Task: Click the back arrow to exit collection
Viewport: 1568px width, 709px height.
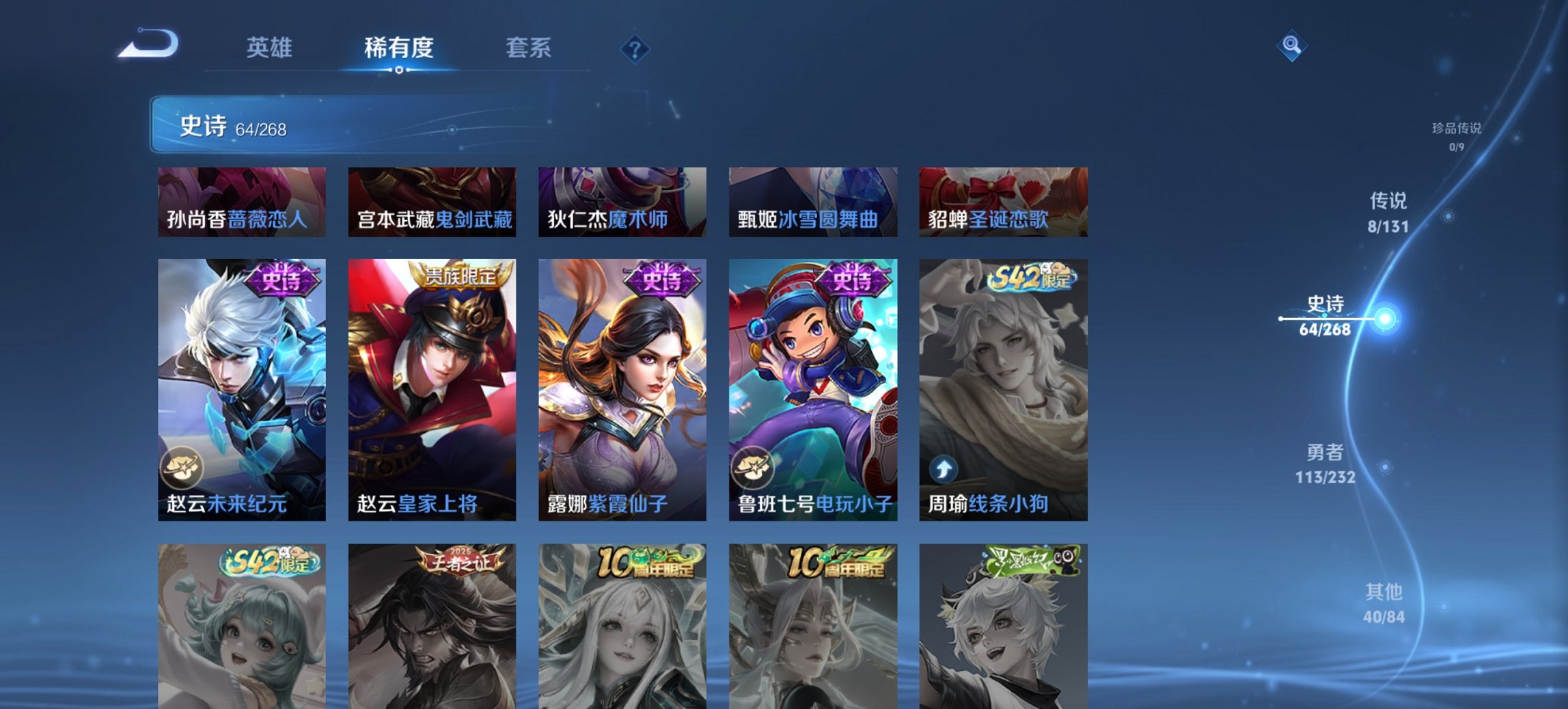Action: coord(149,44)
